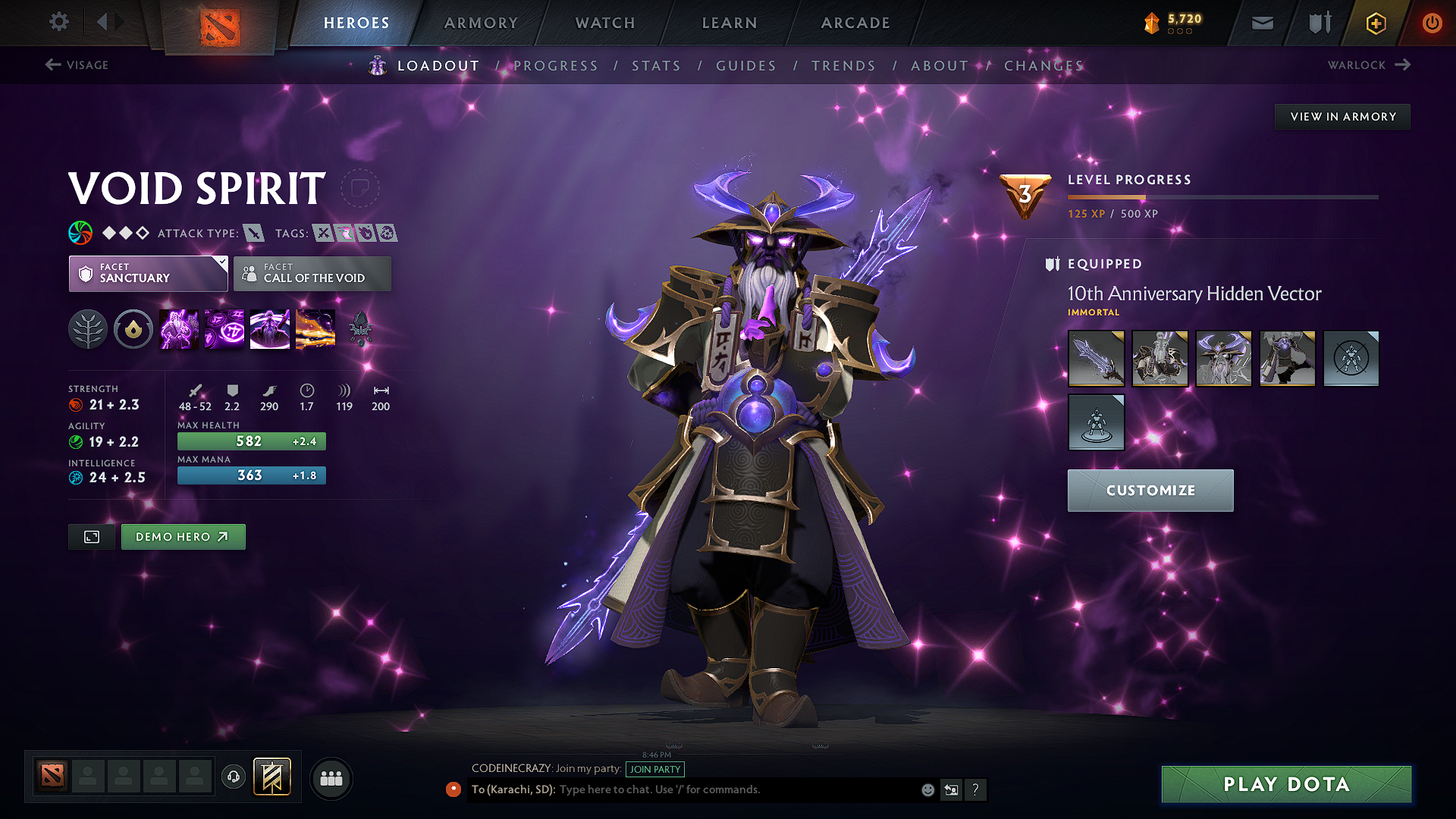Select the Sanctuary facet
This screenshot has height=819, width=1456.
[148, 274]
